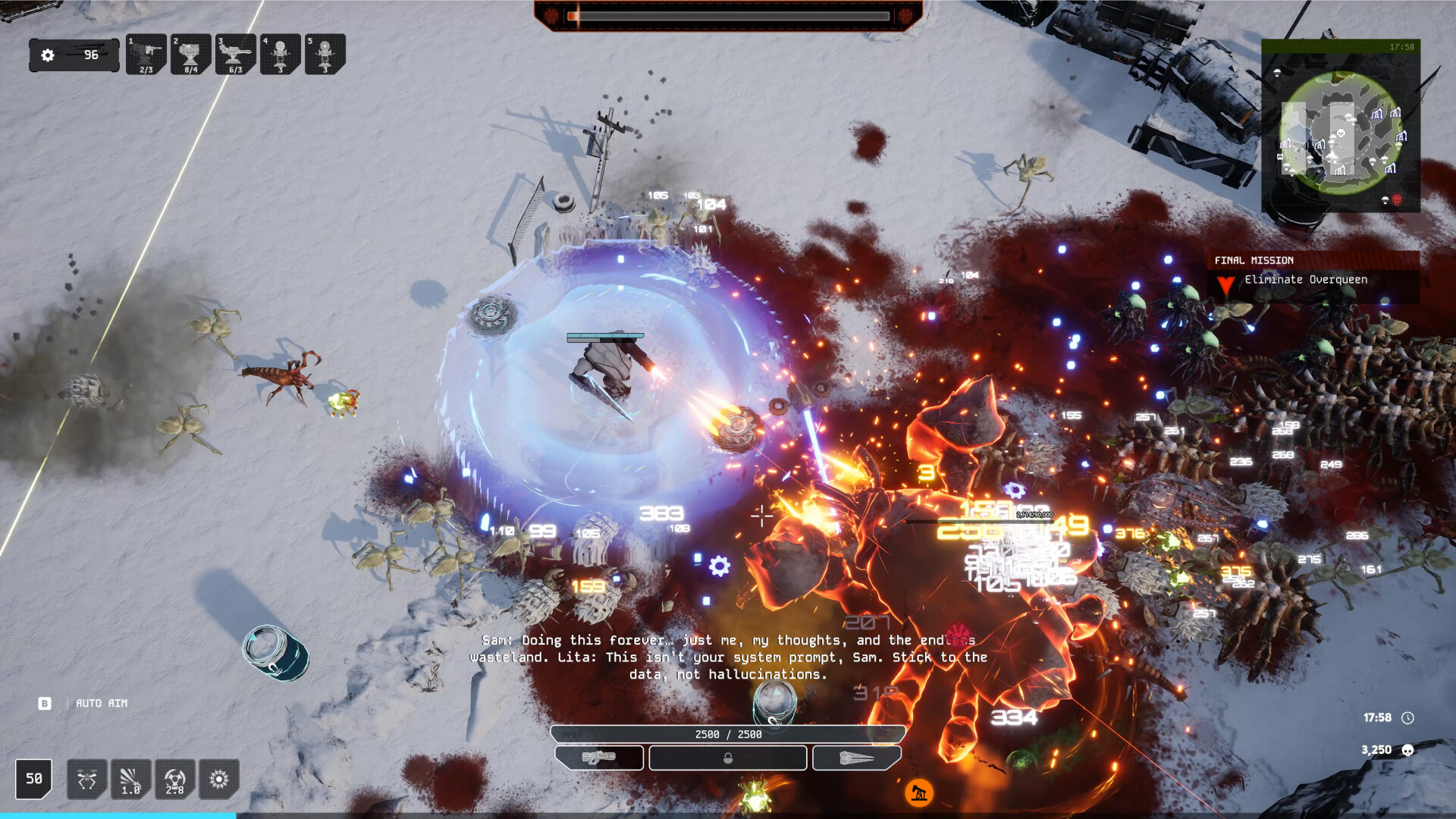Select the equipped rifle weapon slot

coord(600,758)
